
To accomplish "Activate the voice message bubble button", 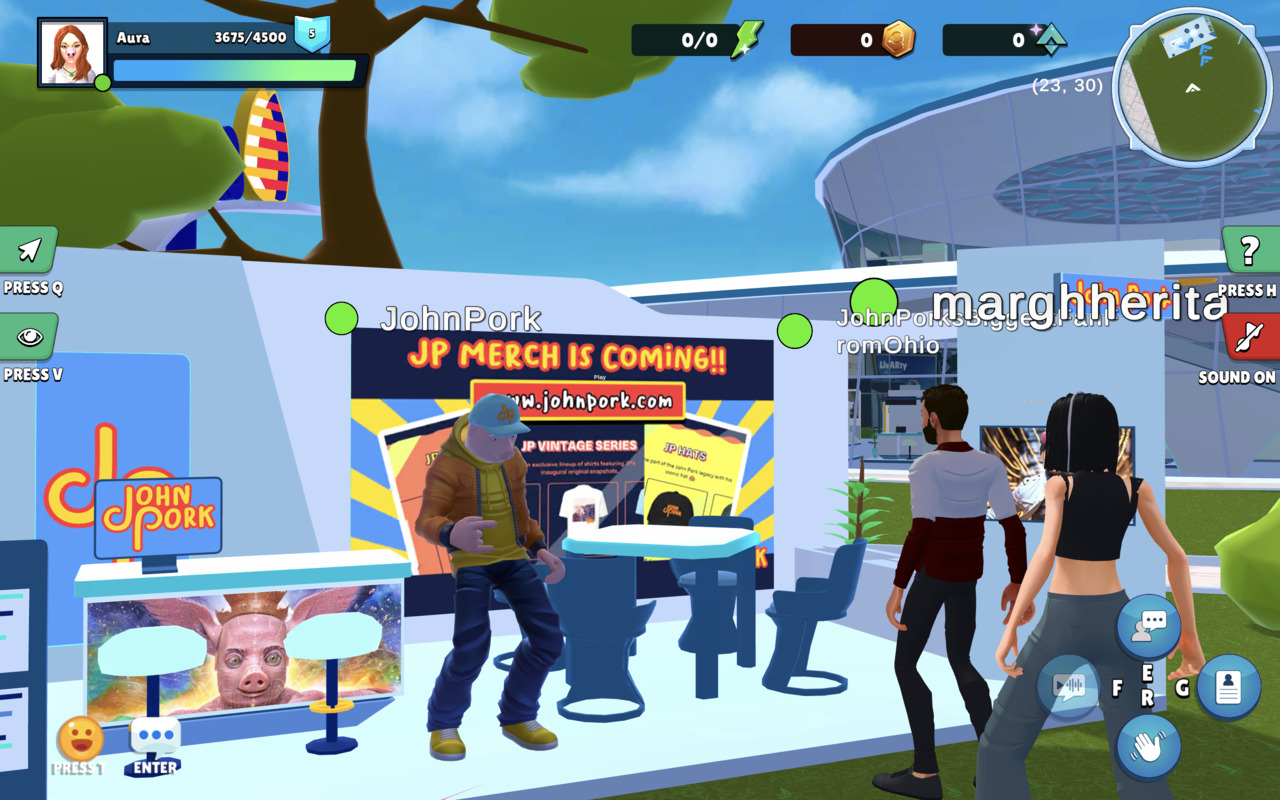I will (1069, 687).
